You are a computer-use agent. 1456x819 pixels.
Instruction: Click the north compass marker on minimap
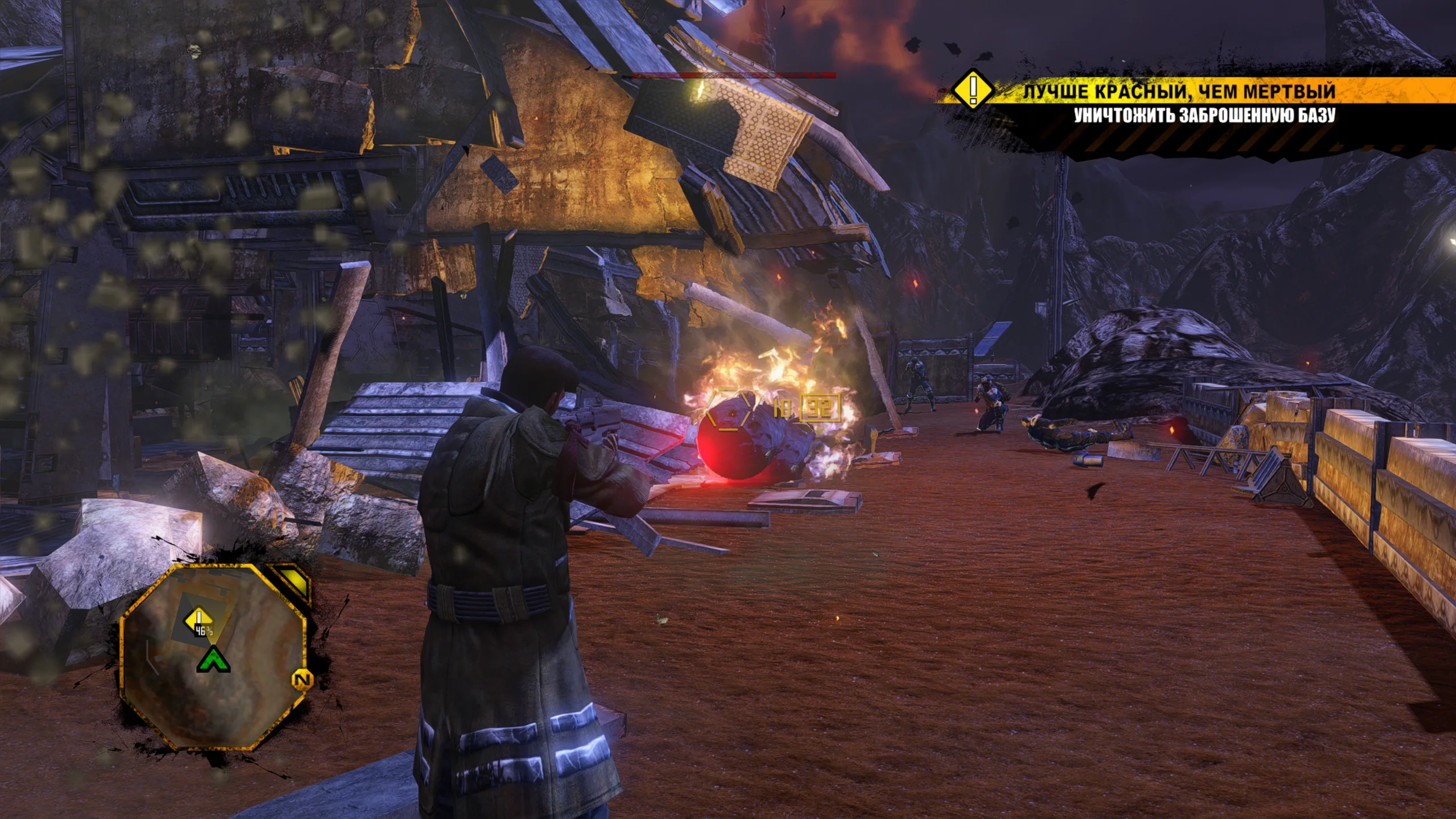pyautogui.click(x=303, y=680)
